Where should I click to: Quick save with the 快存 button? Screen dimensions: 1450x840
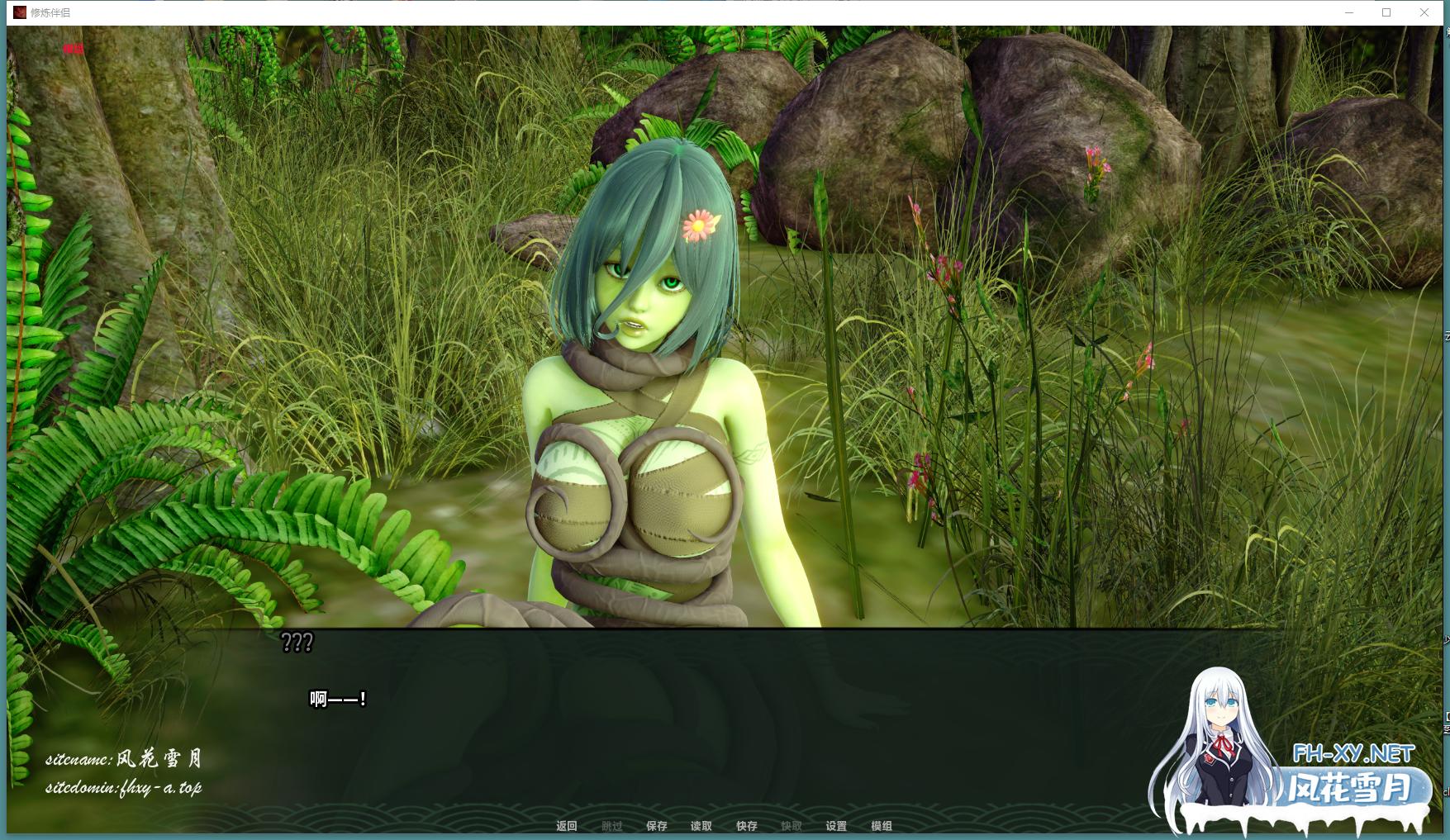pyautogui.click(x=747, y=826)
